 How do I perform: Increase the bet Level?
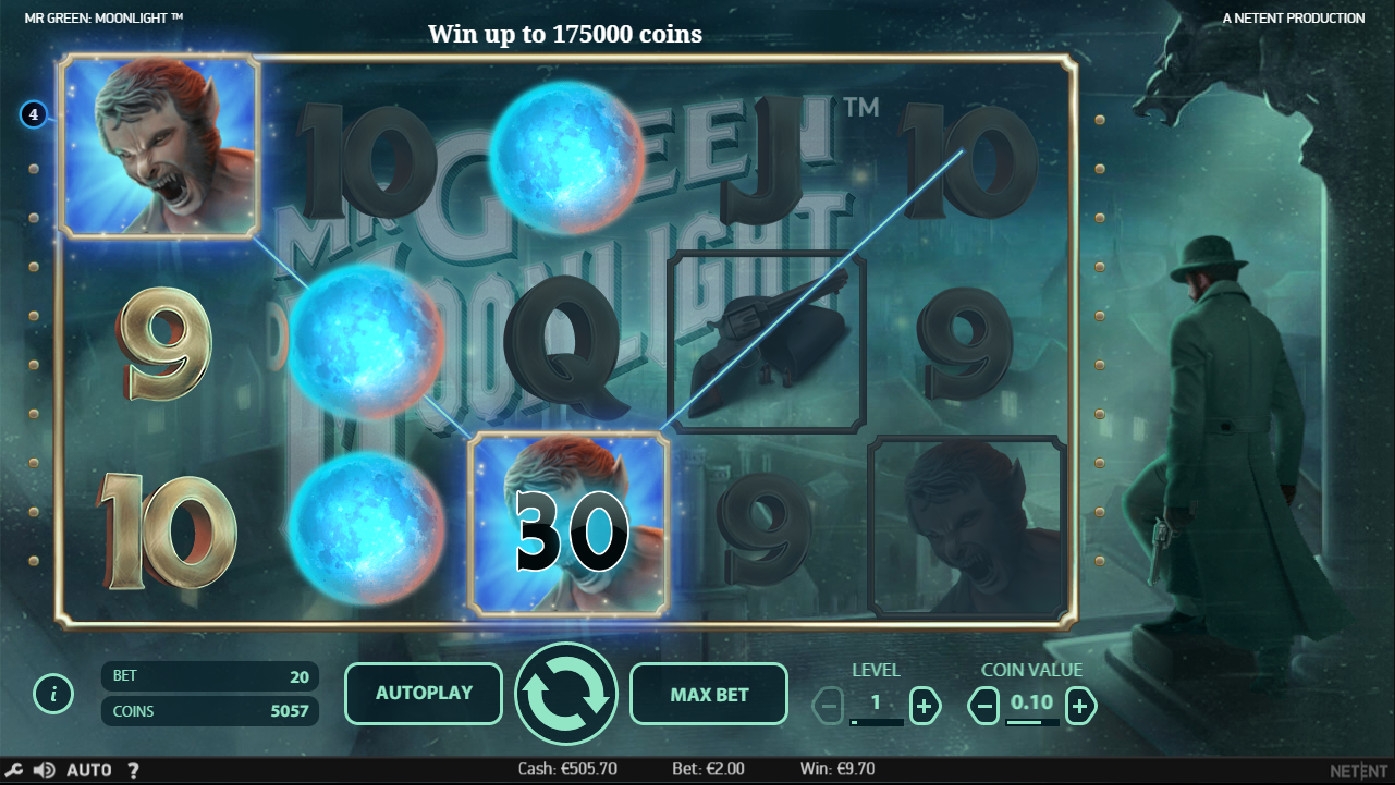(924, 706)
